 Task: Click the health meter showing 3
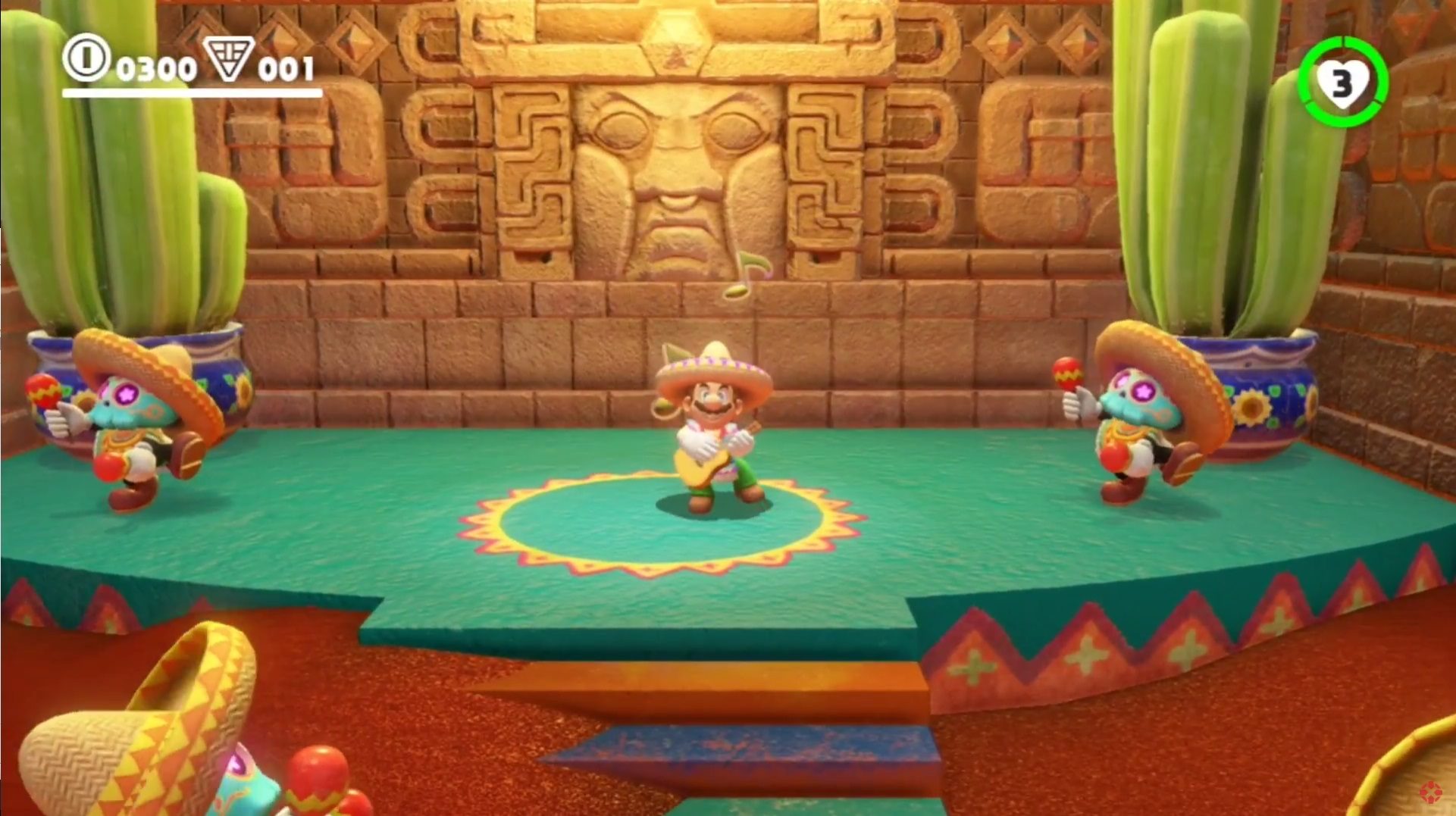pyautogui.click(x=1345, y=80)
